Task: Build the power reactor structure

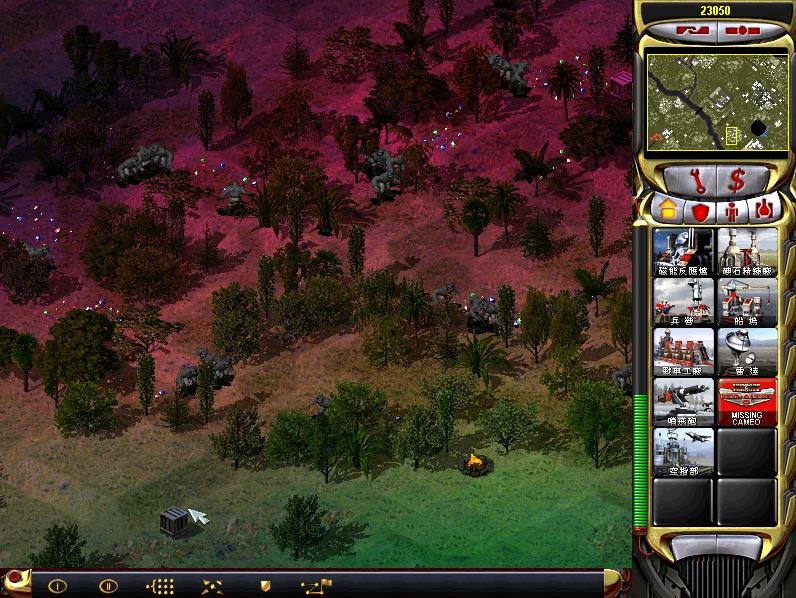Action: (x=683, y=251)
